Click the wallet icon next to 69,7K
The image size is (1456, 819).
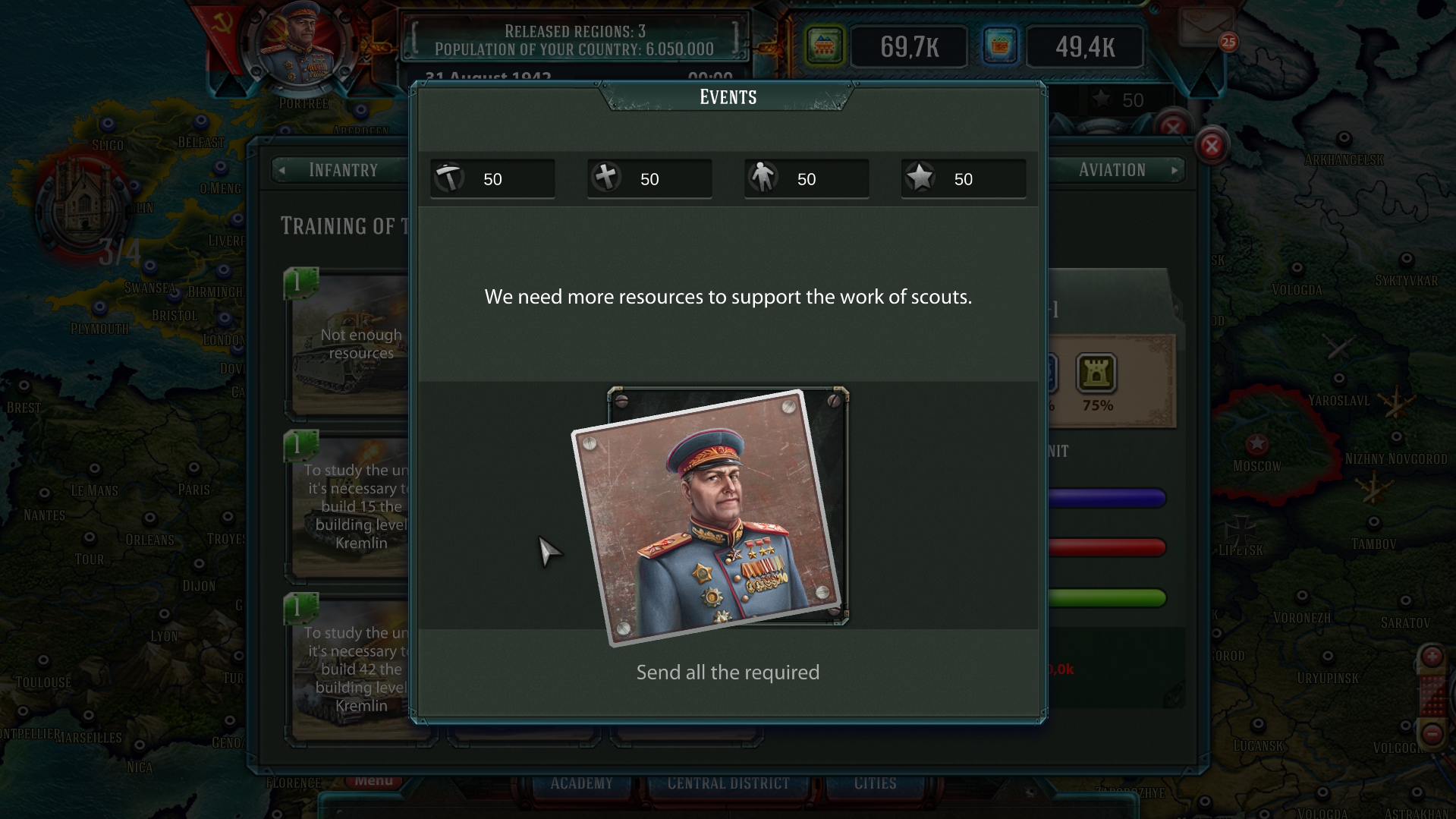[x=825, y=46]
